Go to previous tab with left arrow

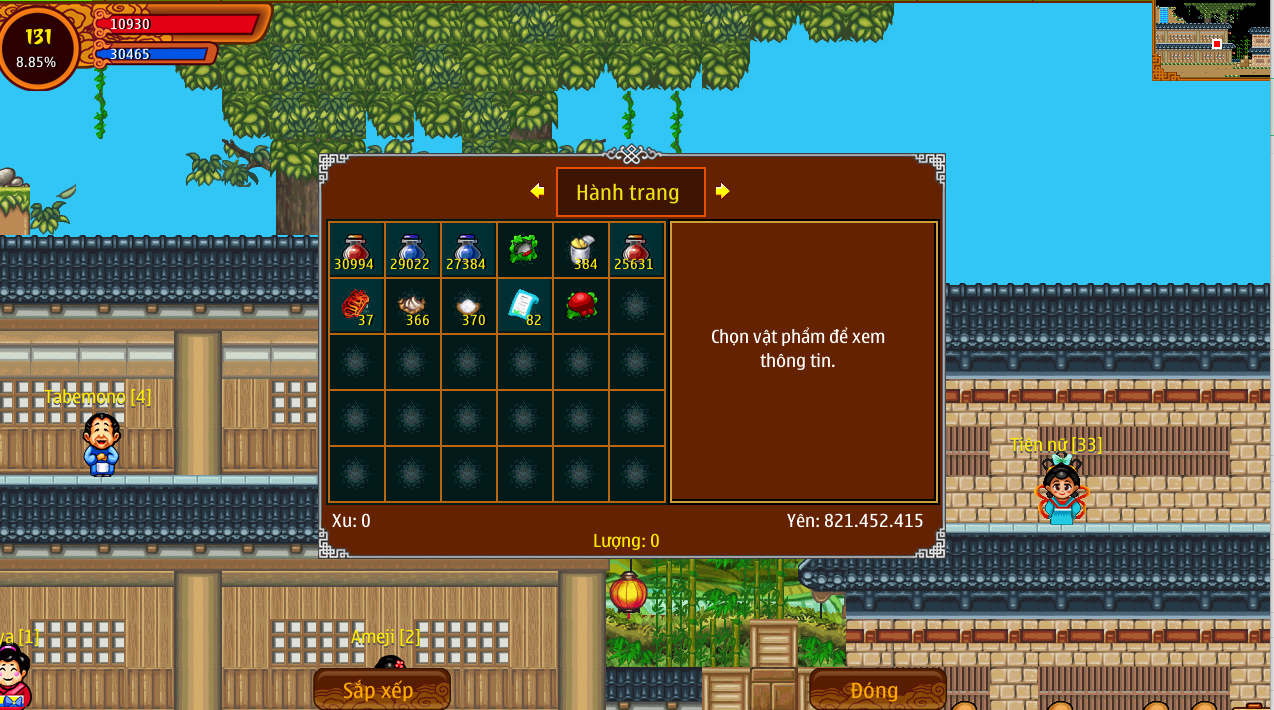tap(537, 191)
